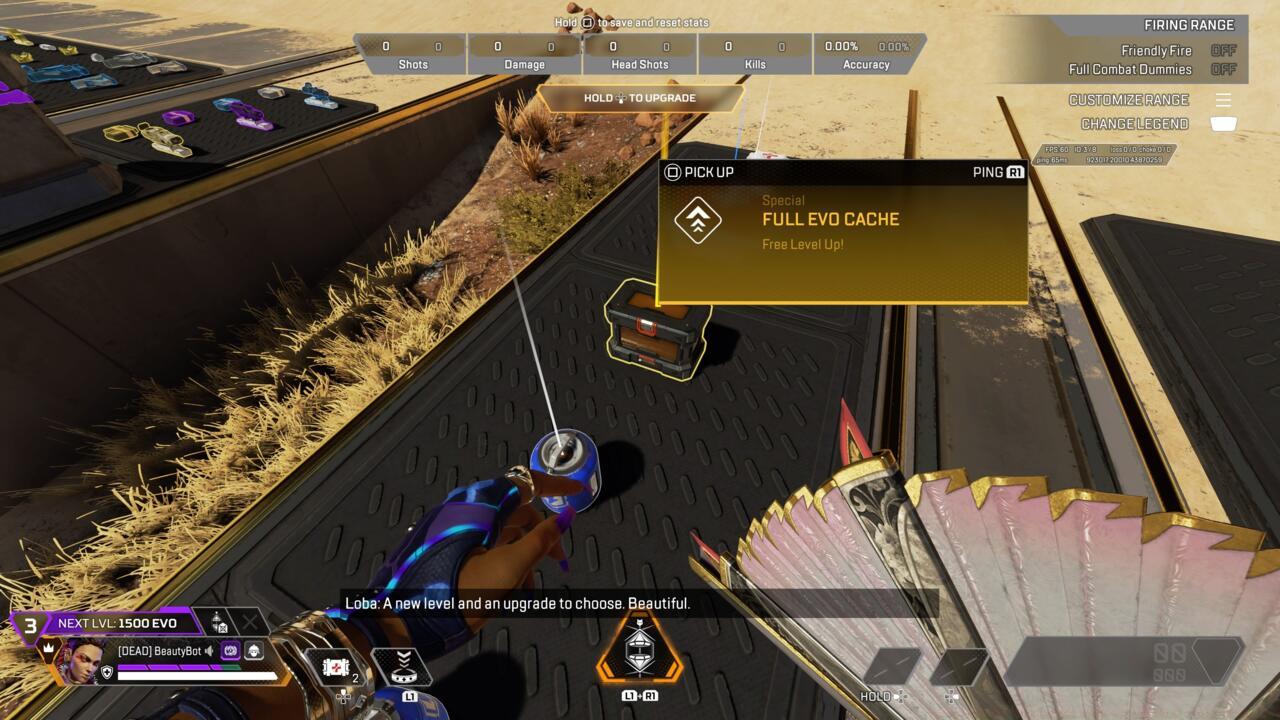Screen dimensions: 1280x720
Task: Select the purple perk icon beside BeautyBot
Action: click(x=230, y=651)
